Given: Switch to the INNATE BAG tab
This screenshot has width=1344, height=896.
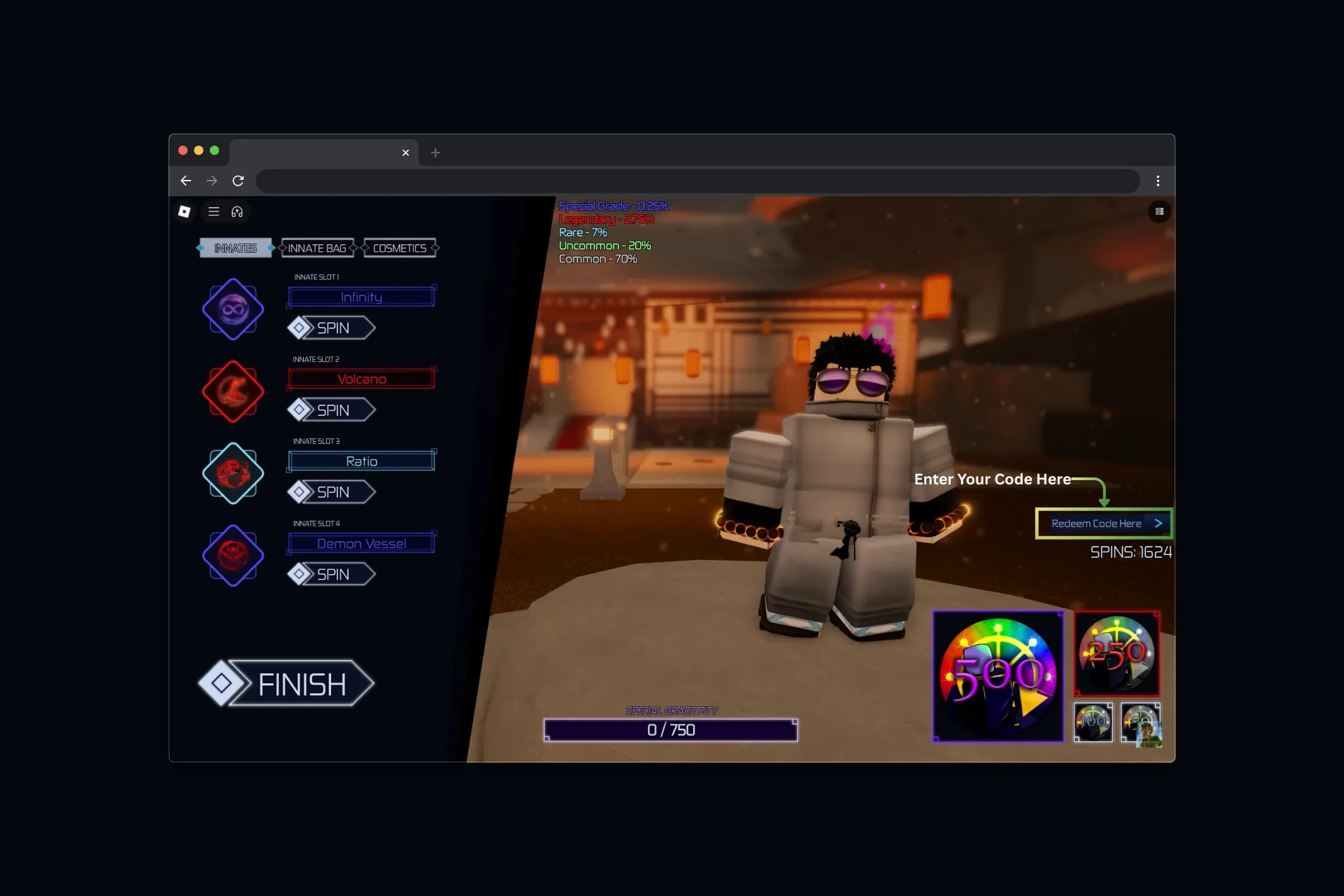Looking at the screenshot, I should point(316,248).
